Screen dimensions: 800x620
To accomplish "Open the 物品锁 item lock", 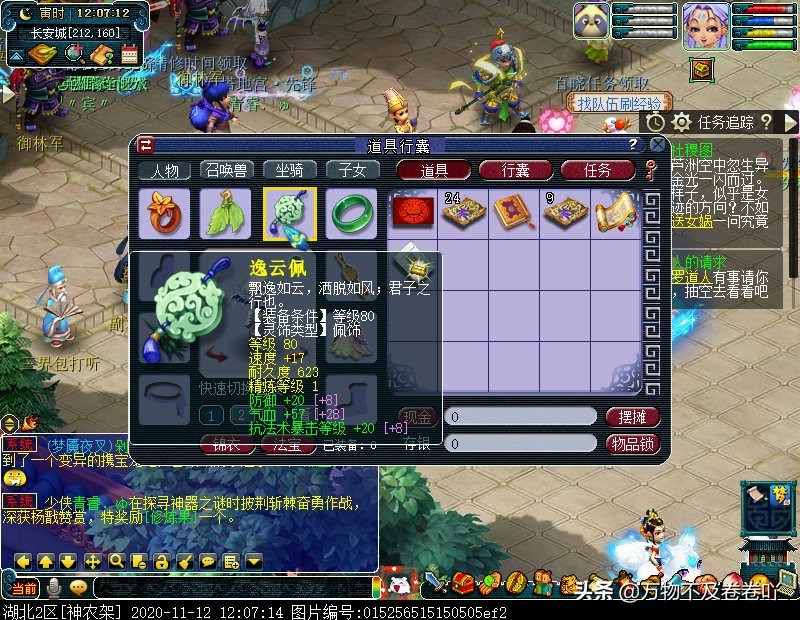I will point(633,443).
